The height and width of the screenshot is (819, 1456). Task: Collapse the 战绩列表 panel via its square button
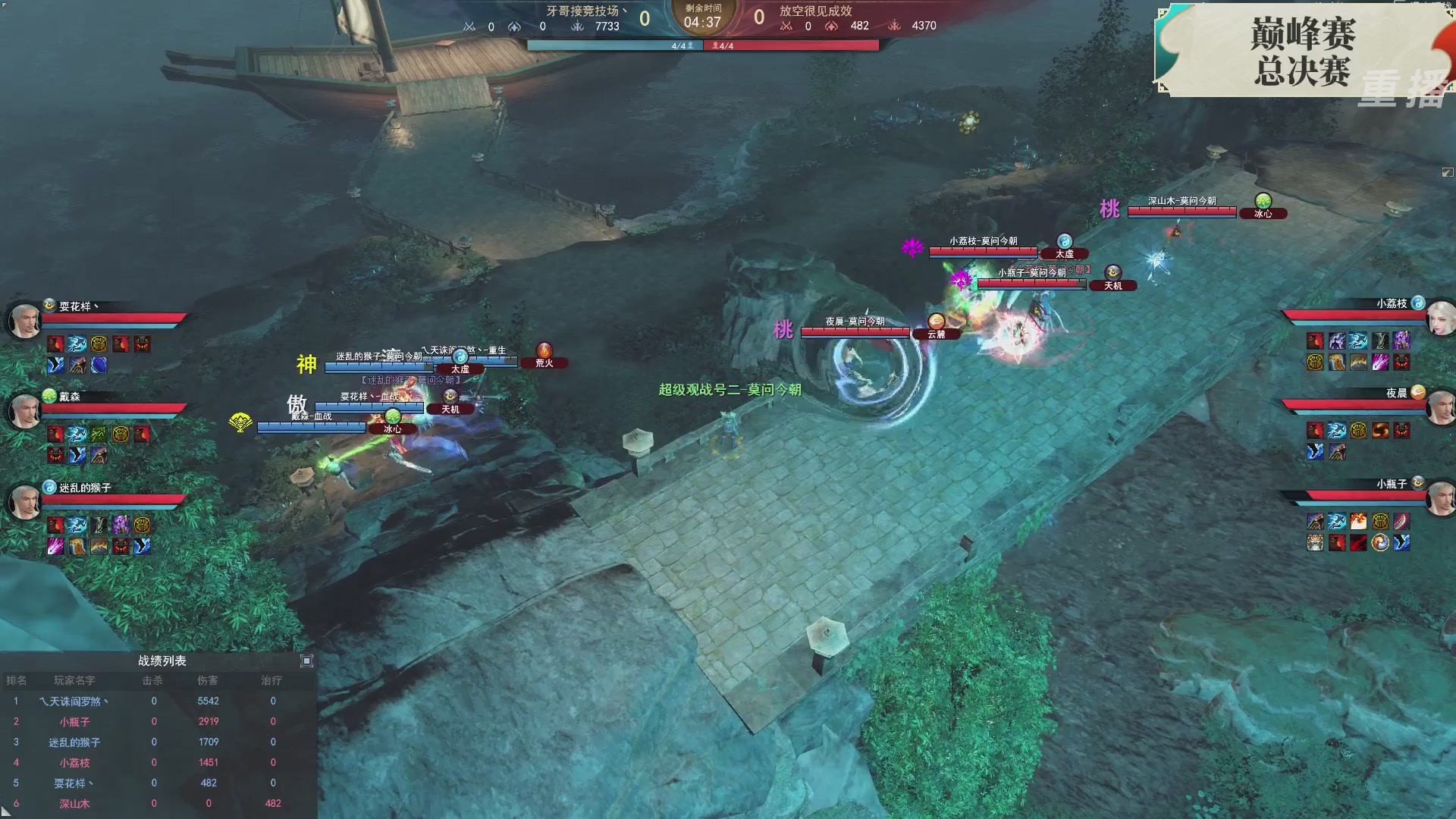[306, 661]
